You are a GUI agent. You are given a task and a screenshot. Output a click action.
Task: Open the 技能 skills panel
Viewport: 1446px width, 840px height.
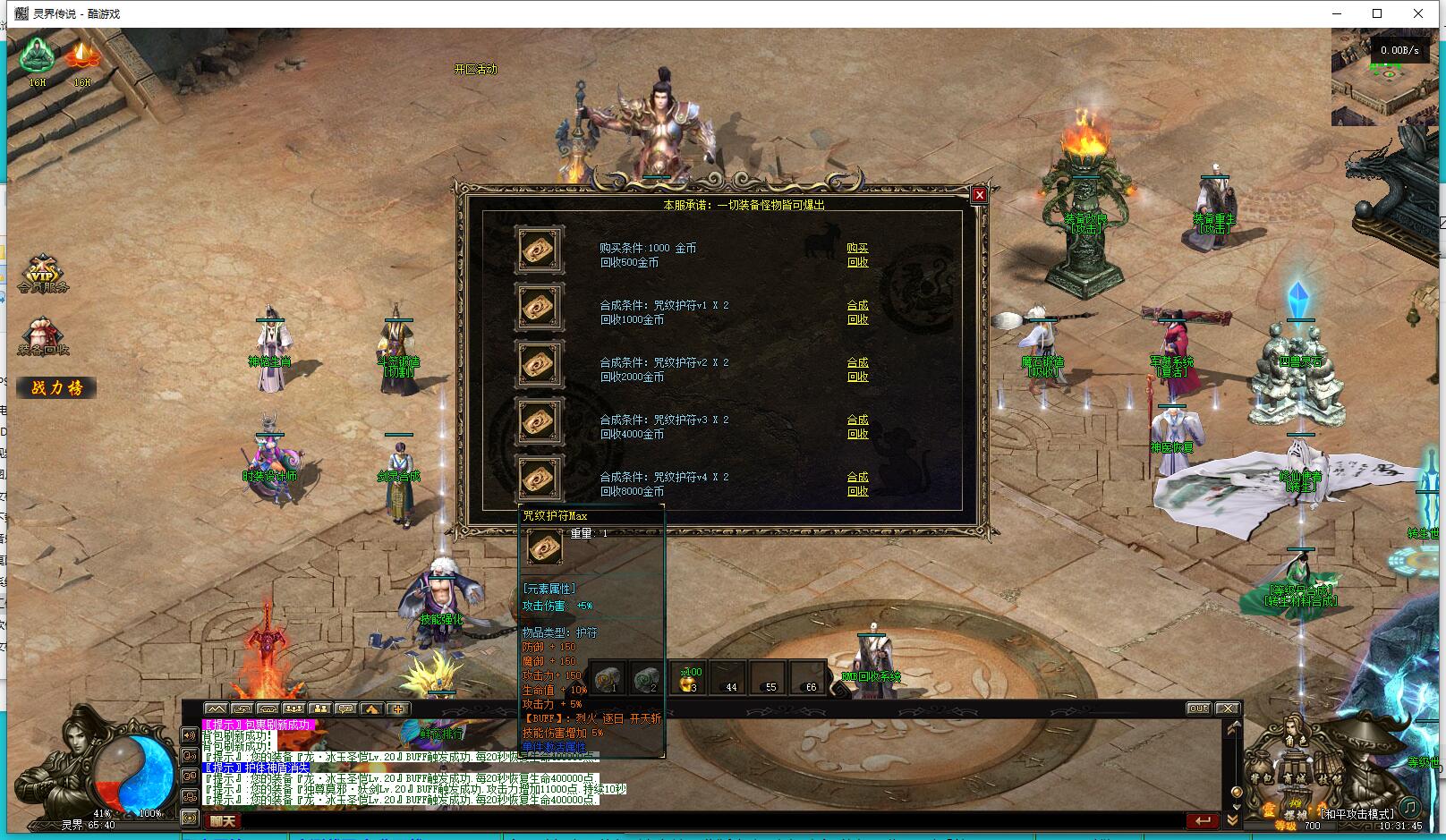1330,779
